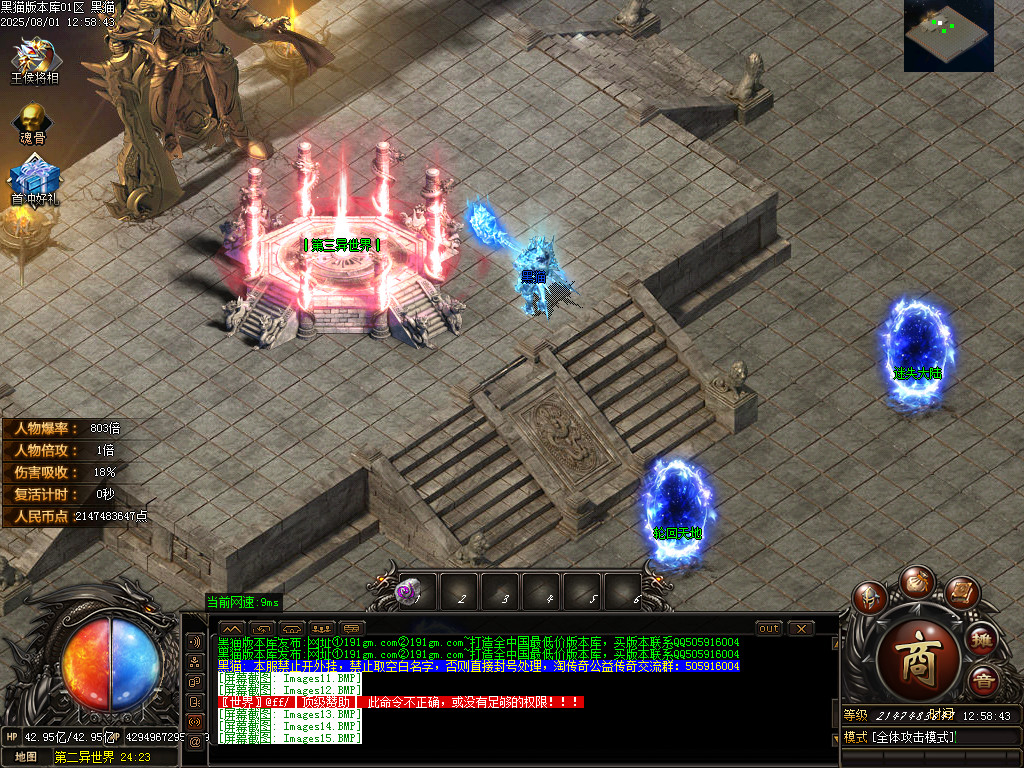Open the 王侯将相 feature icon
1024x768 pixels.
click(34, 58)
